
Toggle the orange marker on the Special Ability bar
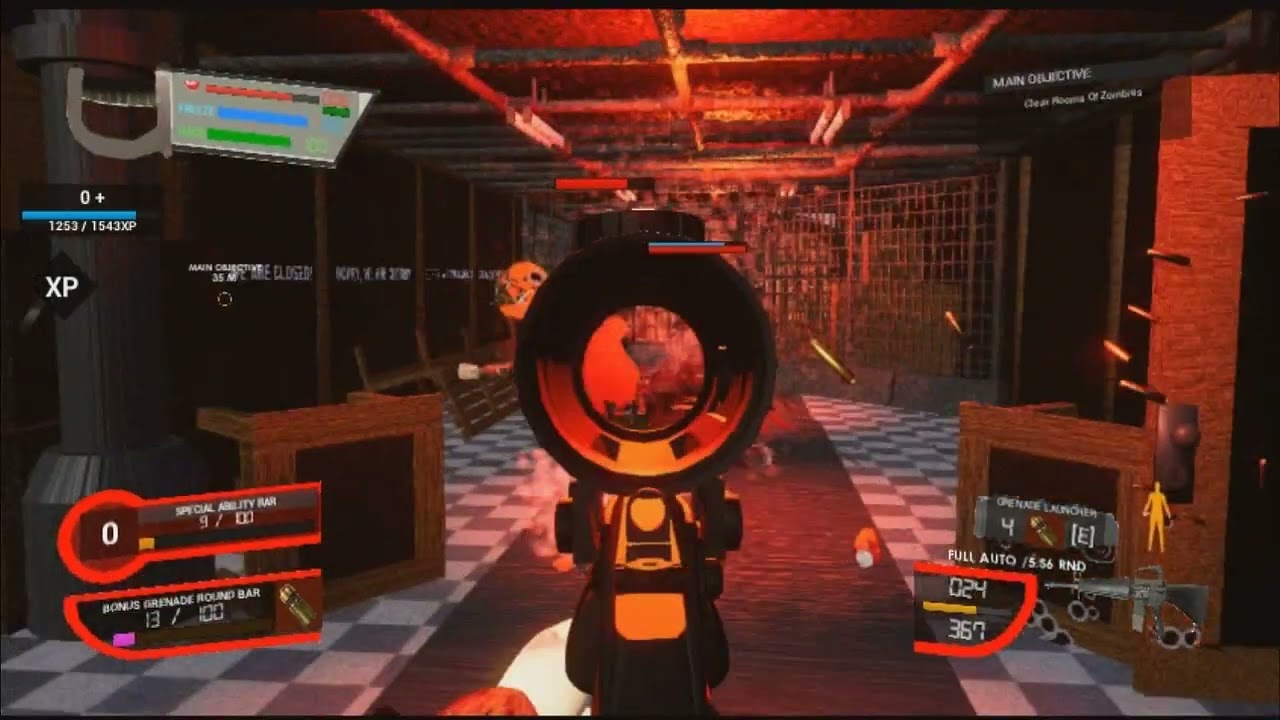tap(145, 541)
